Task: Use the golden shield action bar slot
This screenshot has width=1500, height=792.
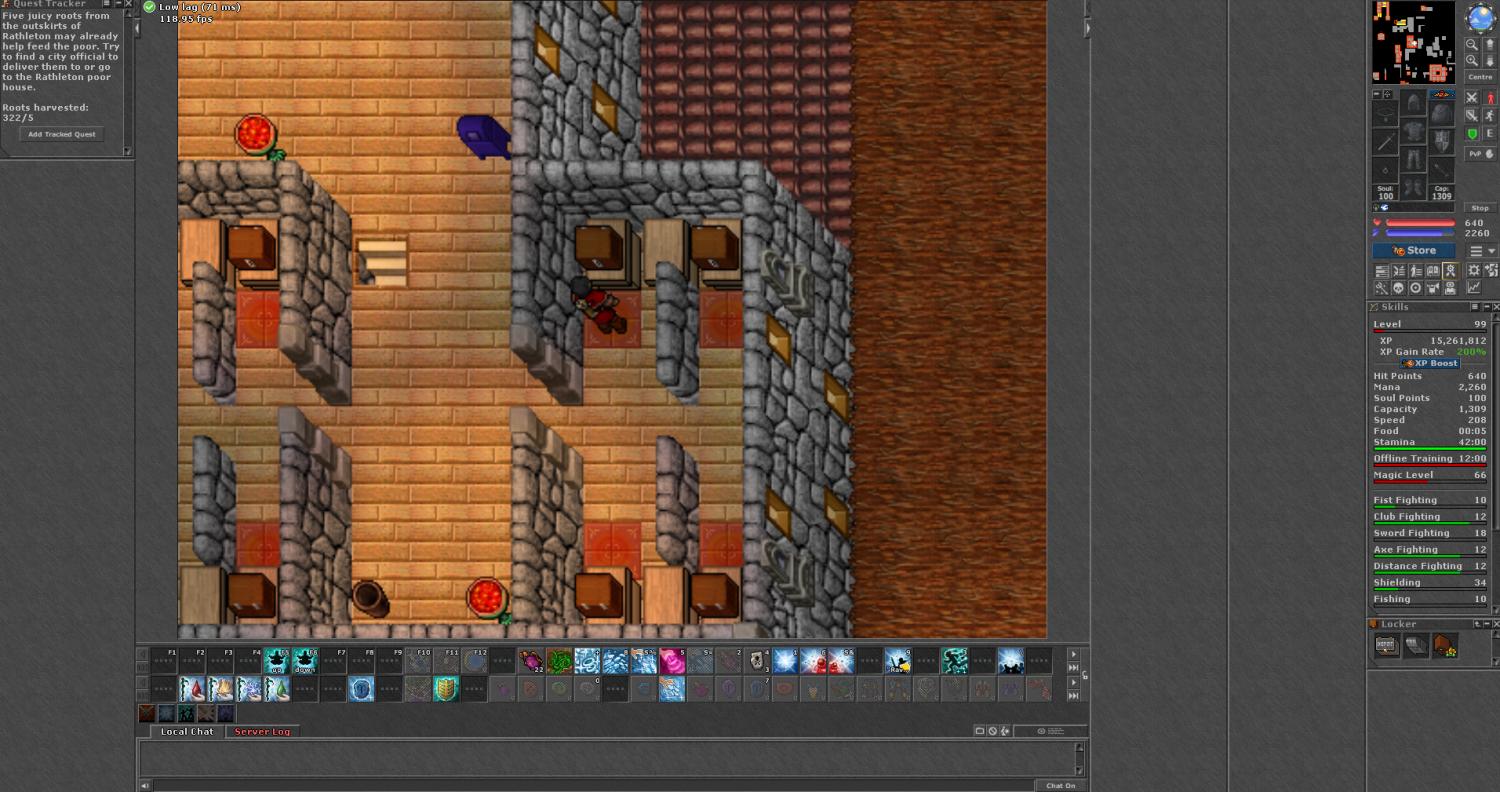Action: click(x=446, y=688)
